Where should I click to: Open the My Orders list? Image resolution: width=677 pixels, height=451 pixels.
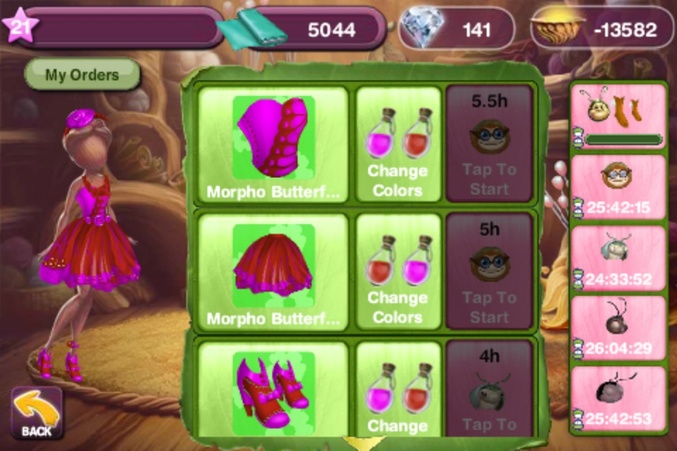(x=81, y=74)
